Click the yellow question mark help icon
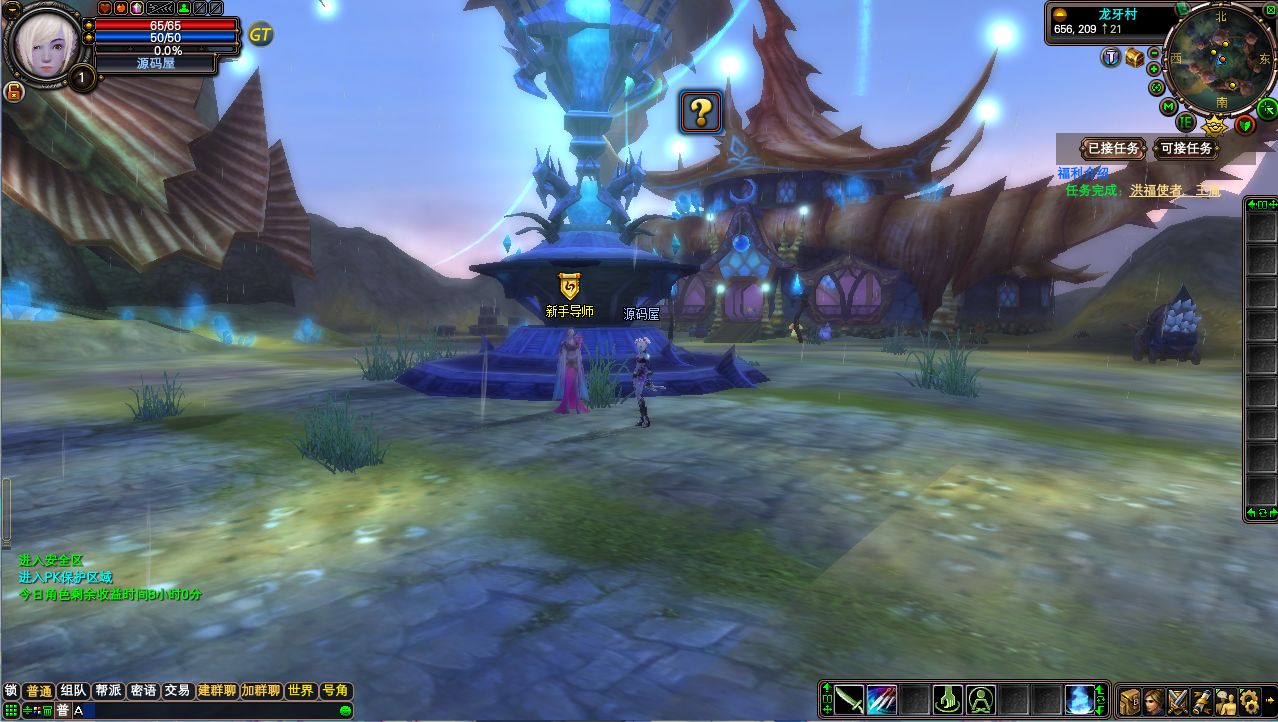Screen dimensions: 1278x722 701,112
